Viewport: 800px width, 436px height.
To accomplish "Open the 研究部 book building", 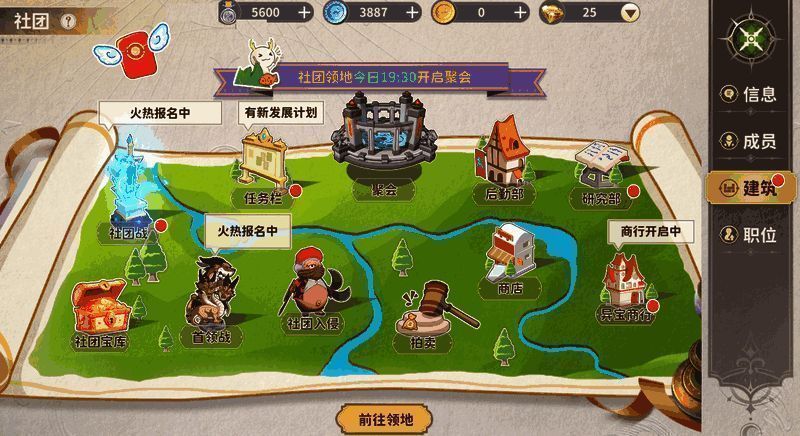I will click(601, 166).
